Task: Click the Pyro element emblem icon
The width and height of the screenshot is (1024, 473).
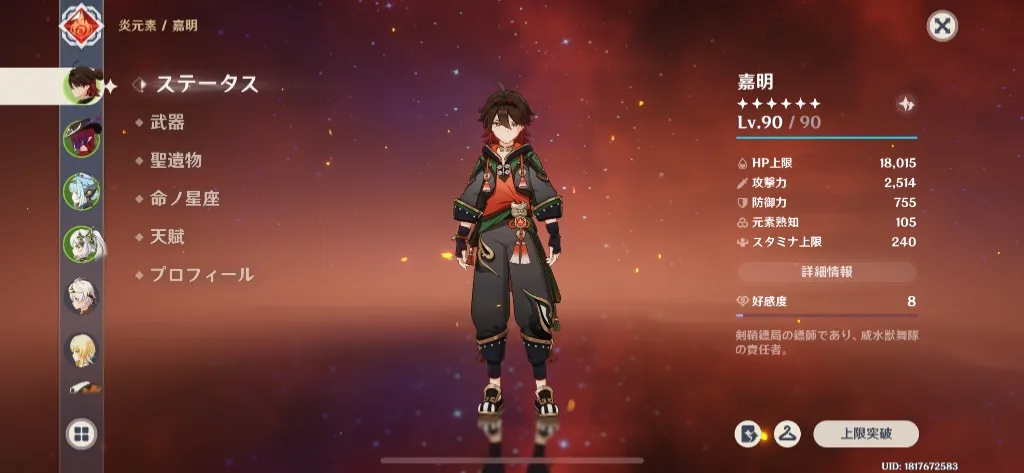Action: tap(81, 28)
